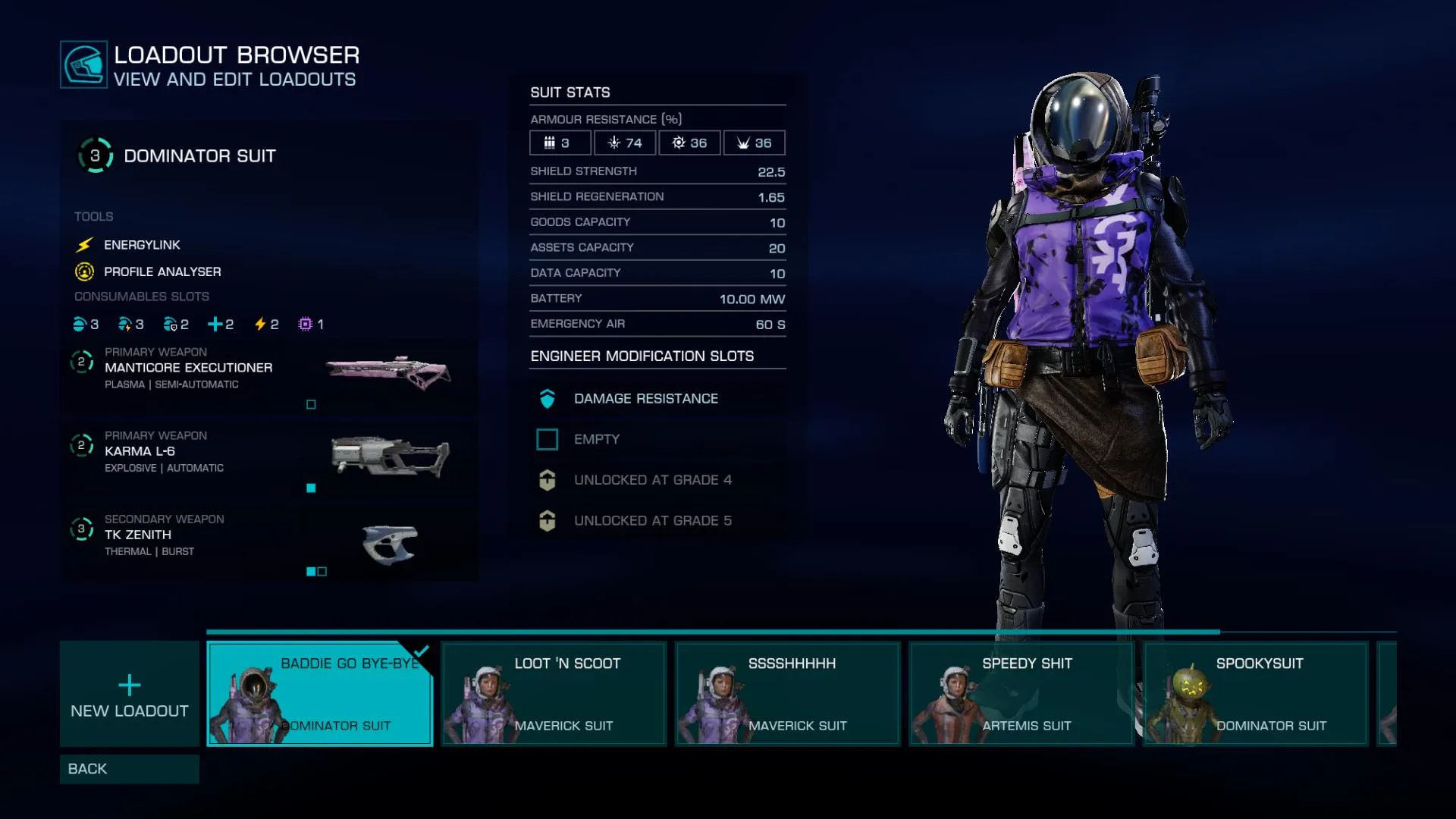Image resolution: width=1456 pixels, height=819 pixels.
Task: Open the Speedy Shit Artemis loadout
Action: pos(1021,694)
